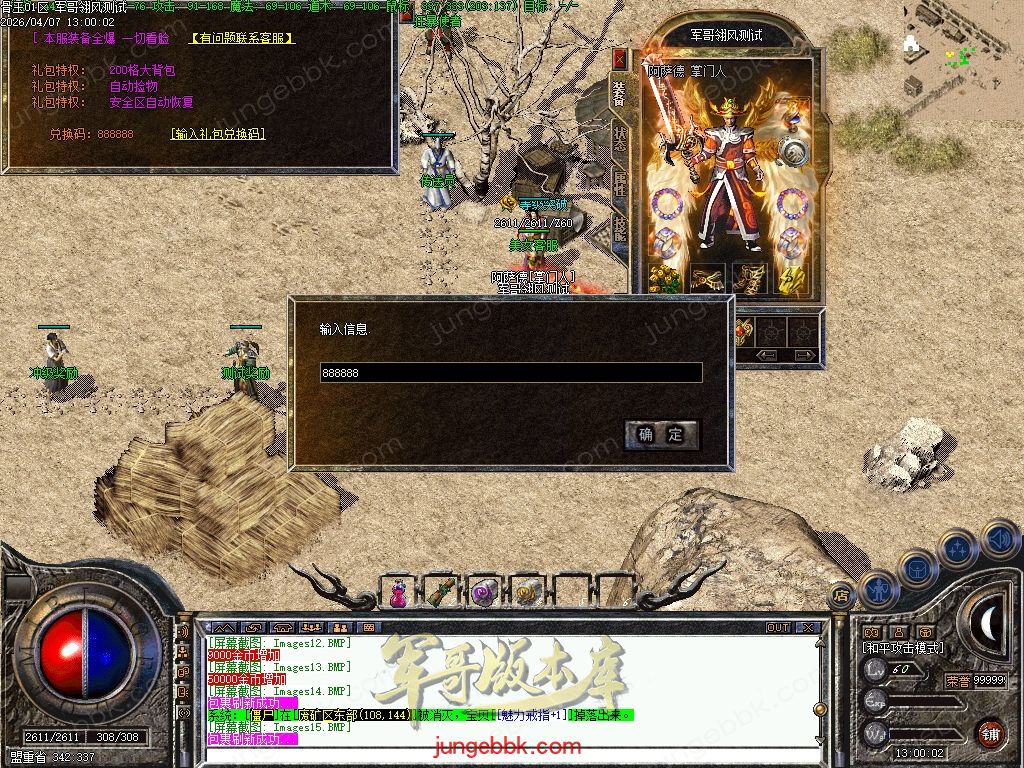Viewport: 1024px width, 768px height.
Task: Toggle sound with the speaker button
Action: [x=998, y=538]
